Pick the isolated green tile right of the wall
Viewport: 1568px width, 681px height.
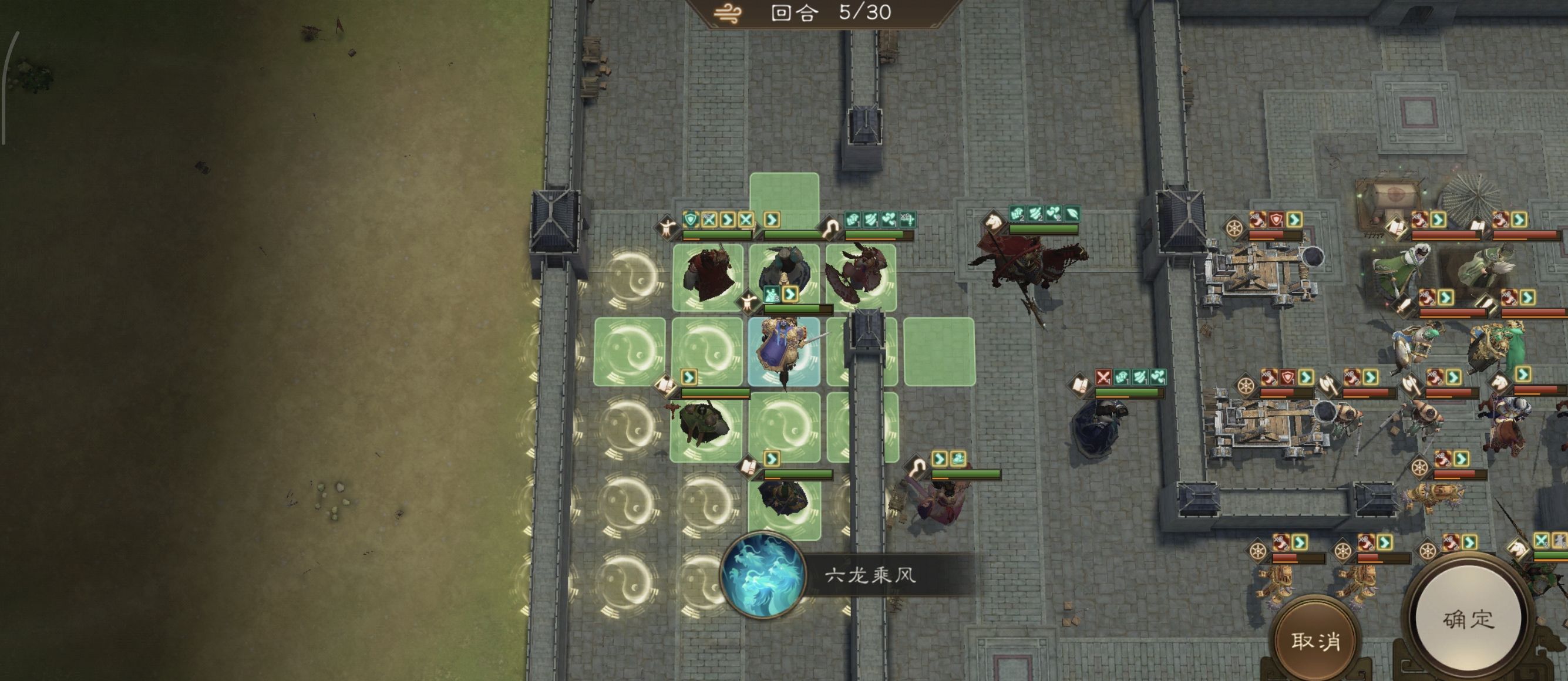939,352
